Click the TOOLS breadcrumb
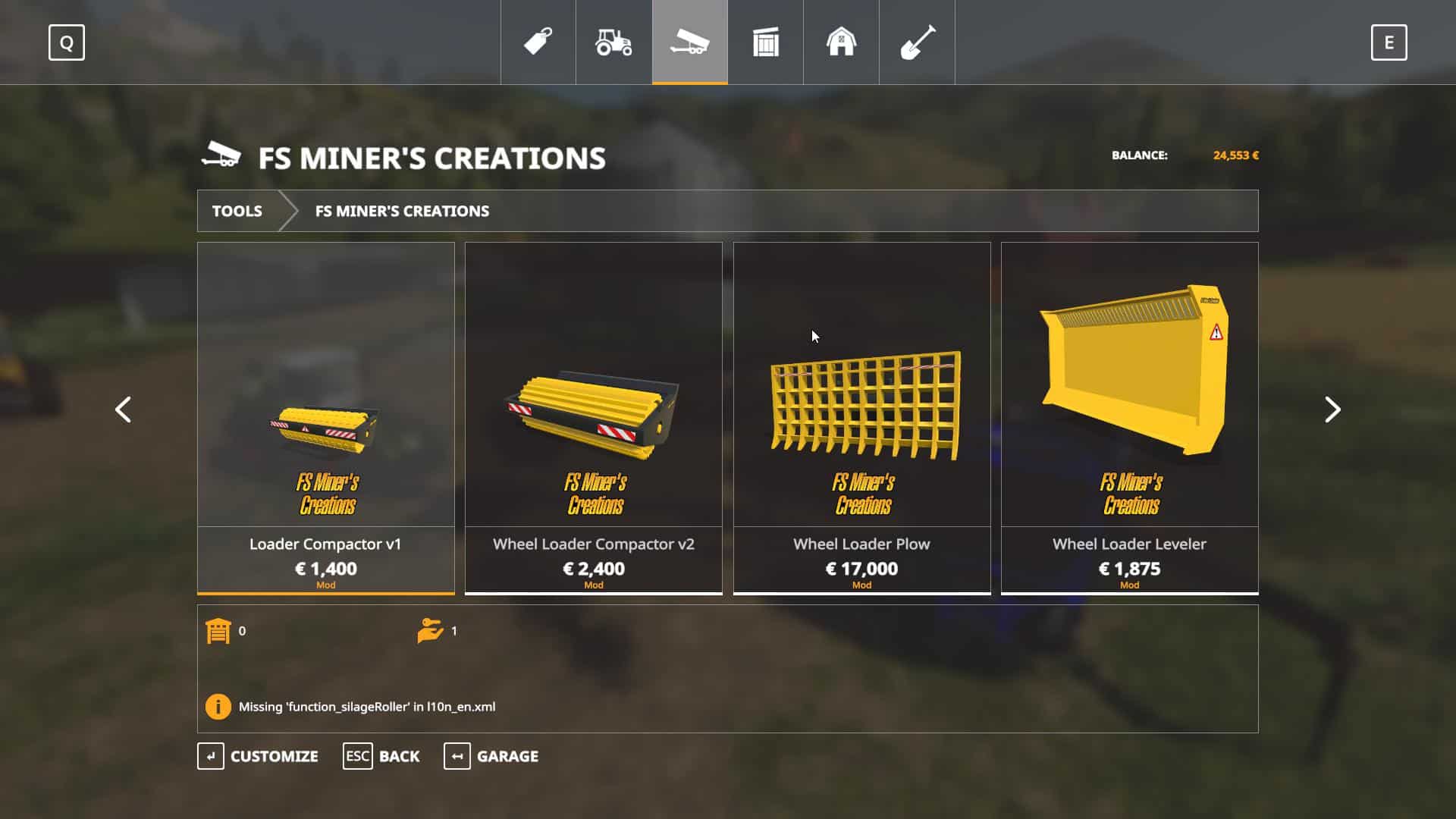1456x819 pixels. click(237, 211)
